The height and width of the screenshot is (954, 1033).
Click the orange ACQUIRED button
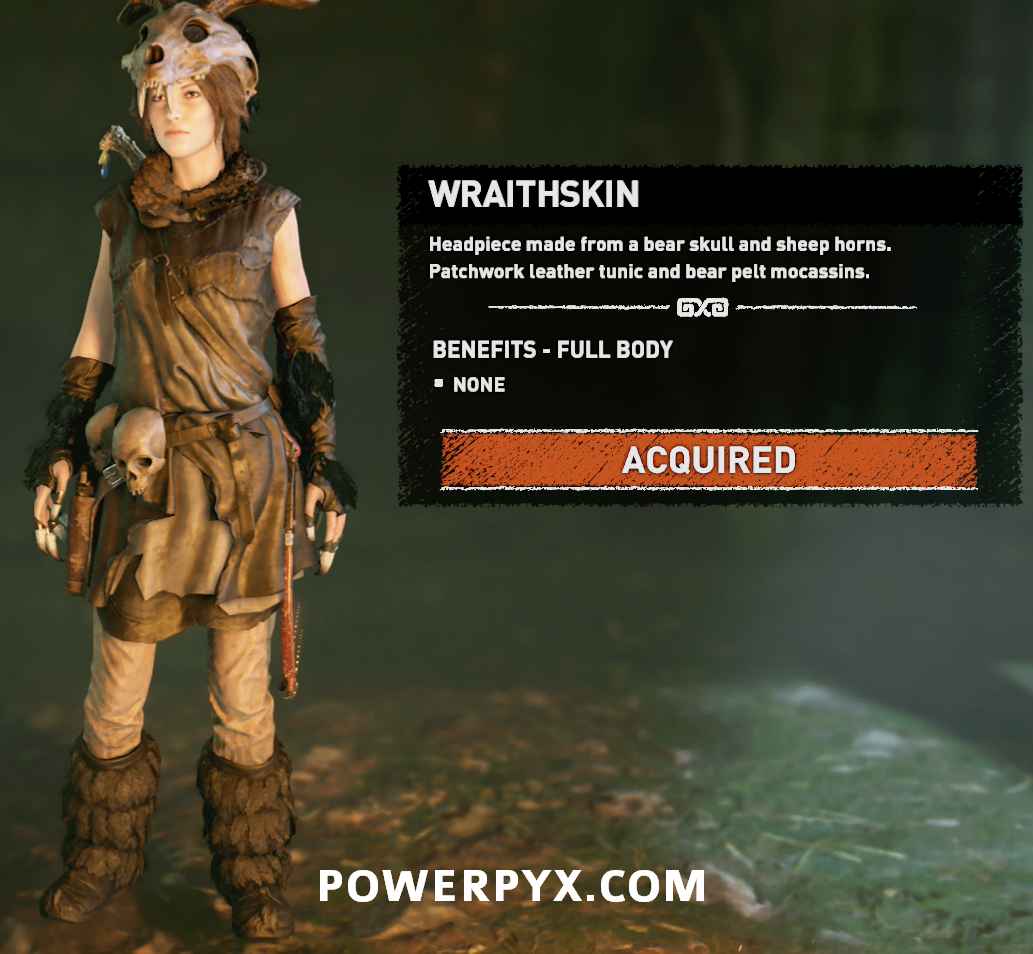[x=709, y=460]
